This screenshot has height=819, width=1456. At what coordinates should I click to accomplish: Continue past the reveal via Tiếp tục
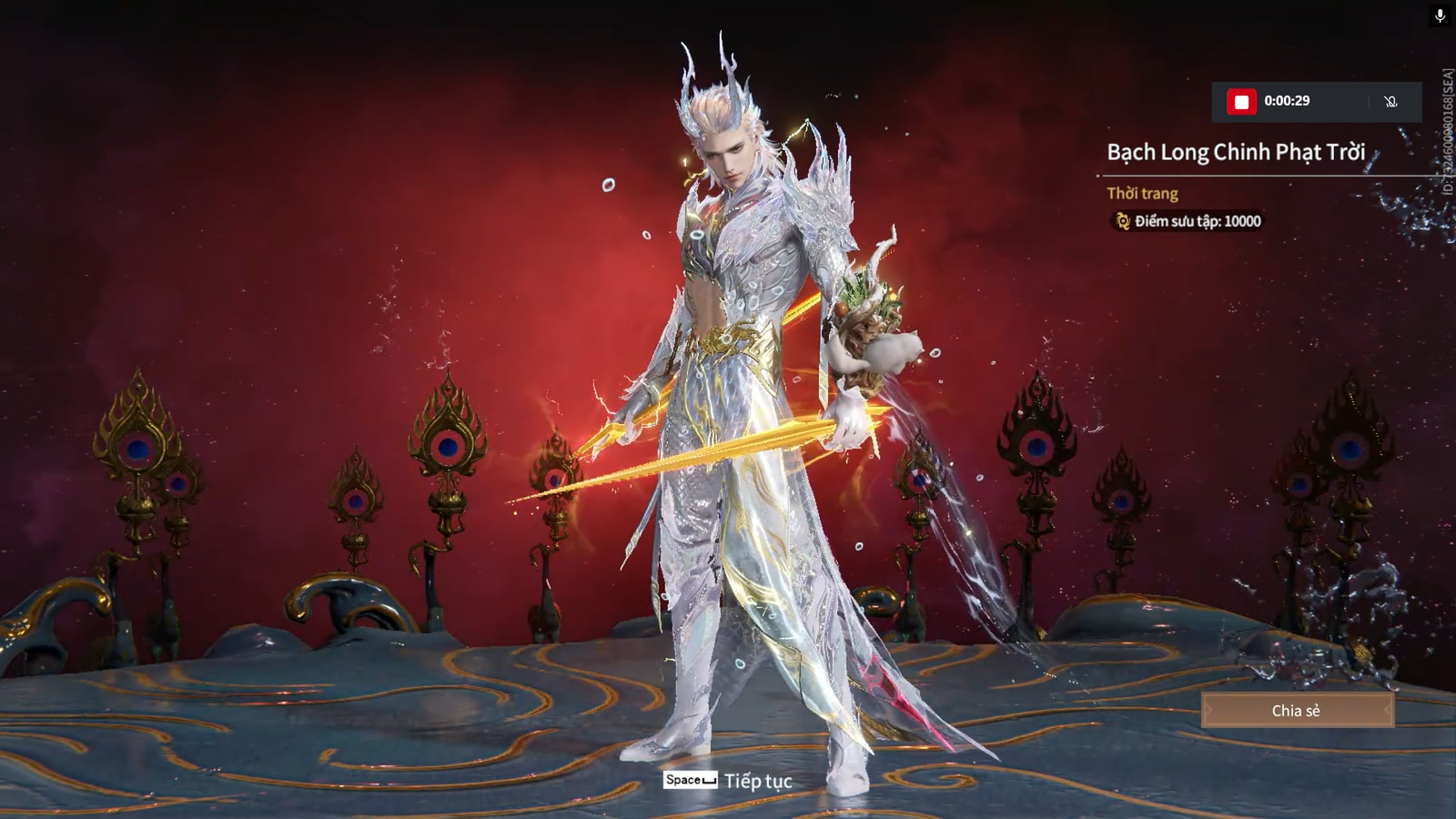pyautogui.click(x=729, y=781)
